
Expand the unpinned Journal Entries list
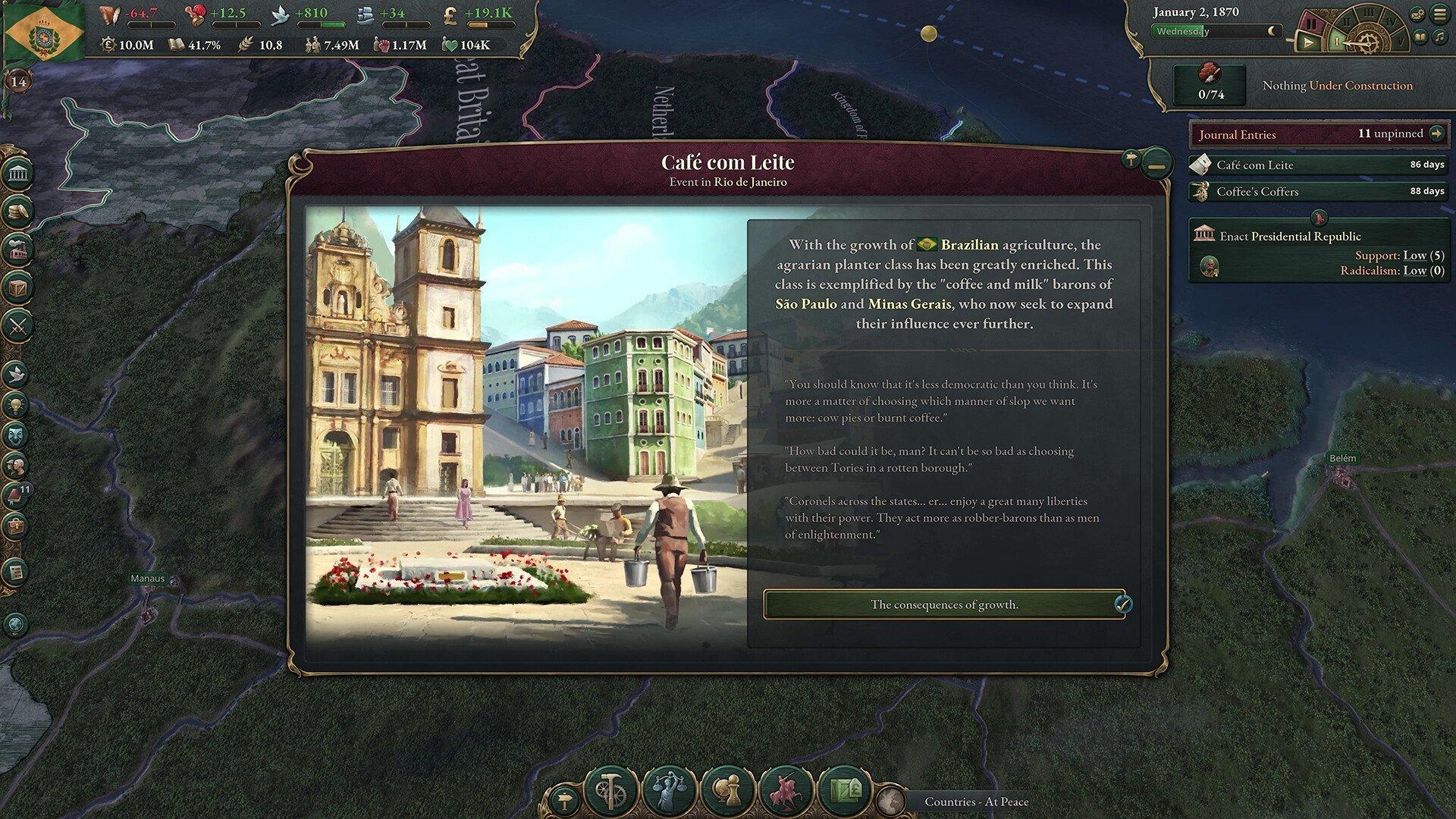coord(1439,133)
